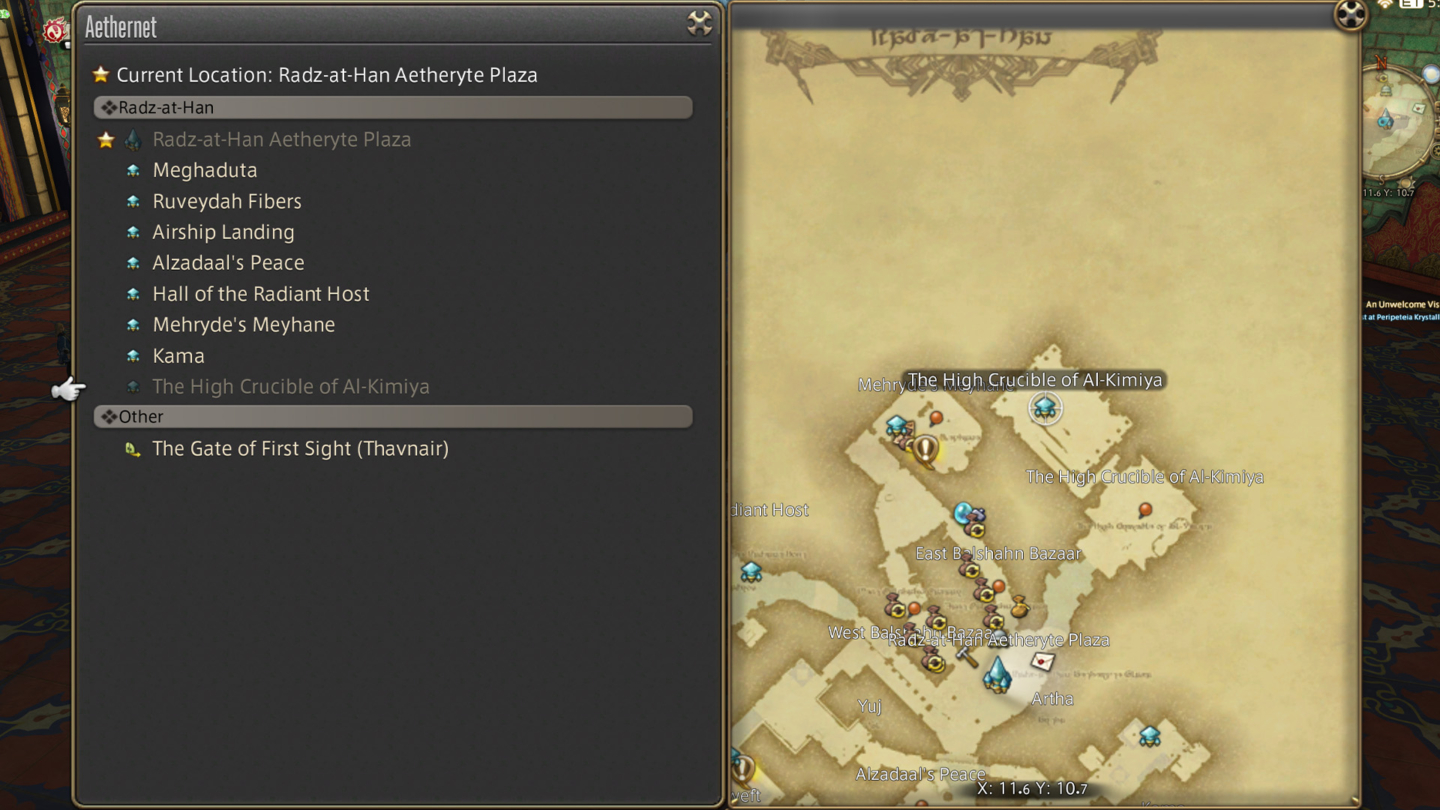The height and width of the screenshot is (810, 1440).
Task: Teleport to Alzadaal's Peace
Action: click(228, 262)
